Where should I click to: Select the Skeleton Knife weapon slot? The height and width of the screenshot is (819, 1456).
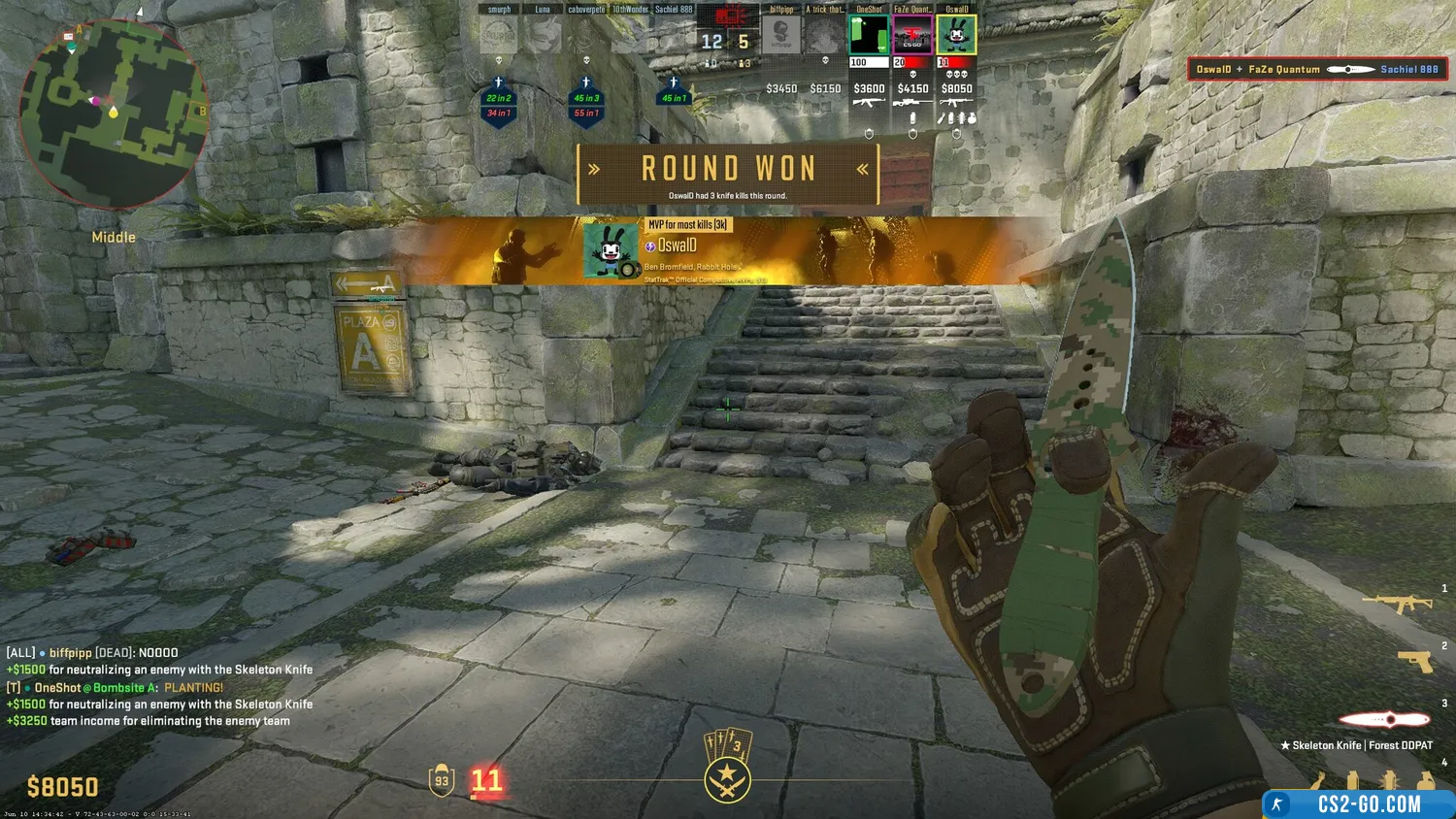(1384, 720)
